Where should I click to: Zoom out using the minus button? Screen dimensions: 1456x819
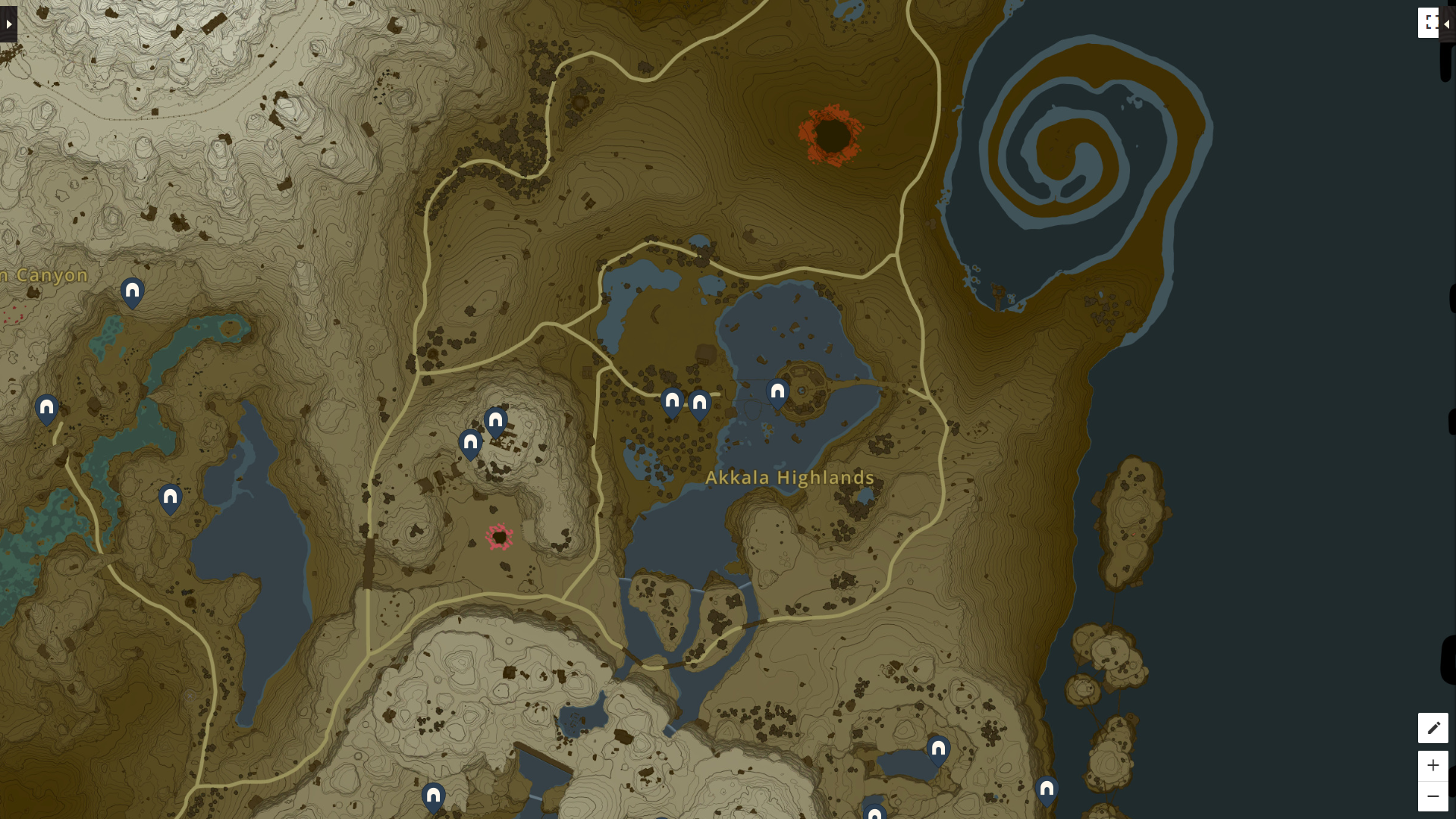(x=1433, y=795)
